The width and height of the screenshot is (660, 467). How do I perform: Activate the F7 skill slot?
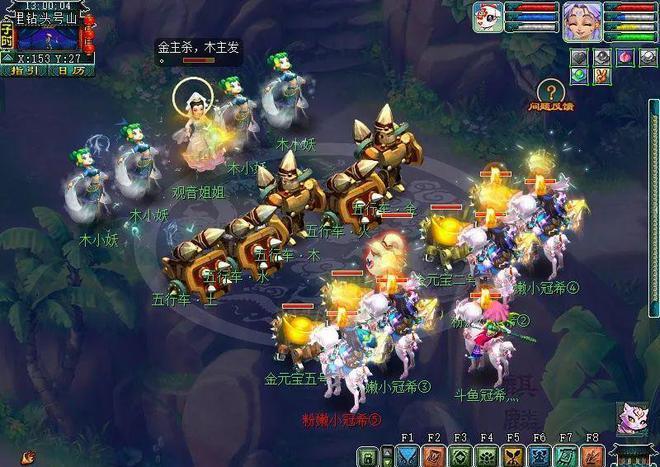click(566, 456)
